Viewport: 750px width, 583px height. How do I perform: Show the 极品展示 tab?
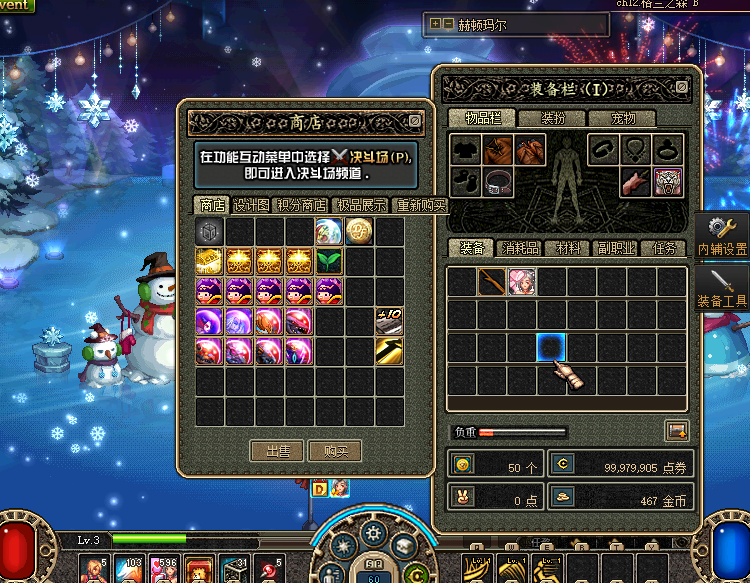pyautogui.click(x=361, y=205)
